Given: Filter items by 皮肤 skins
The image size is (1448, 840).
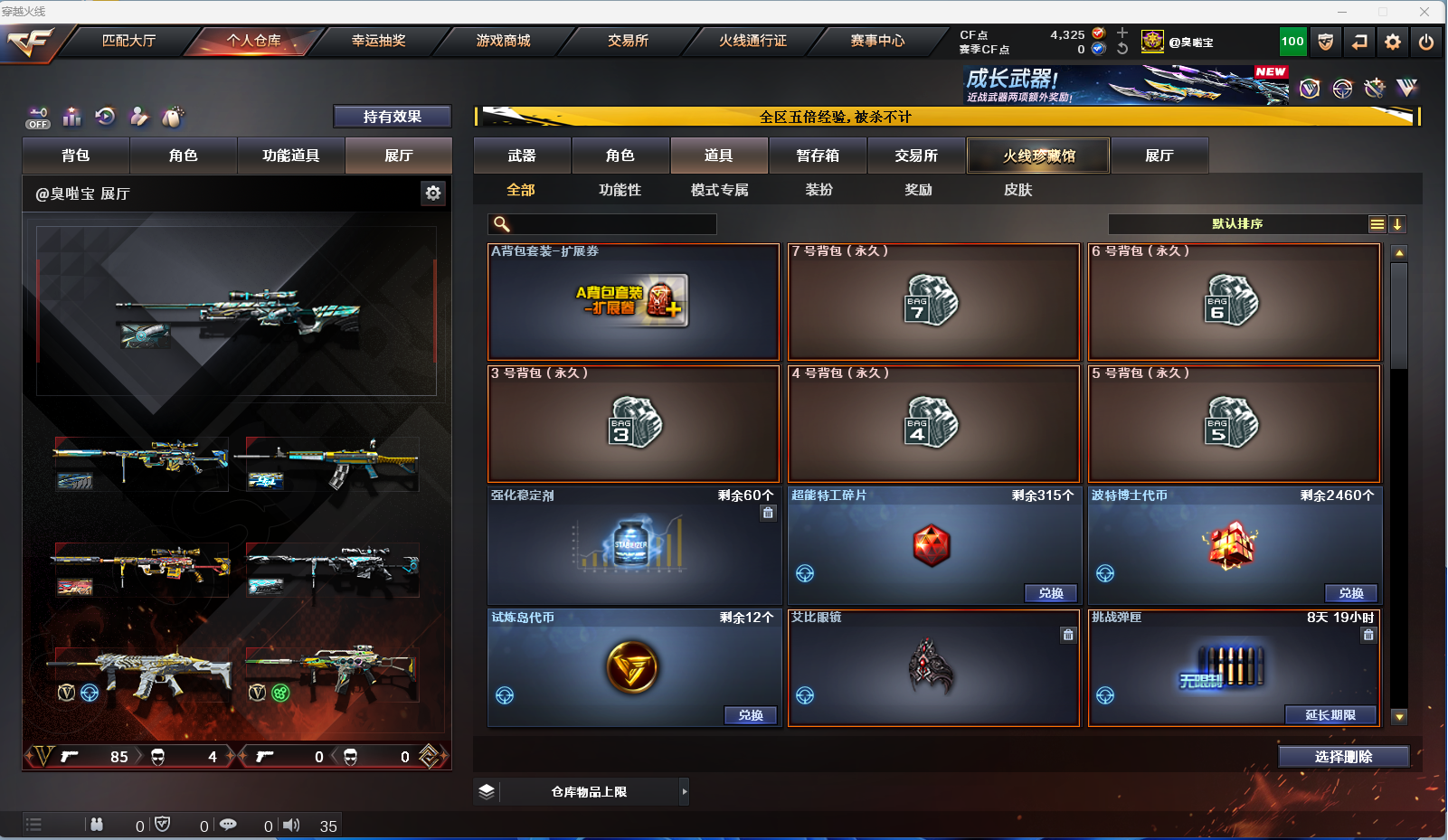Looking at the screenshot, I should 1017,190.
